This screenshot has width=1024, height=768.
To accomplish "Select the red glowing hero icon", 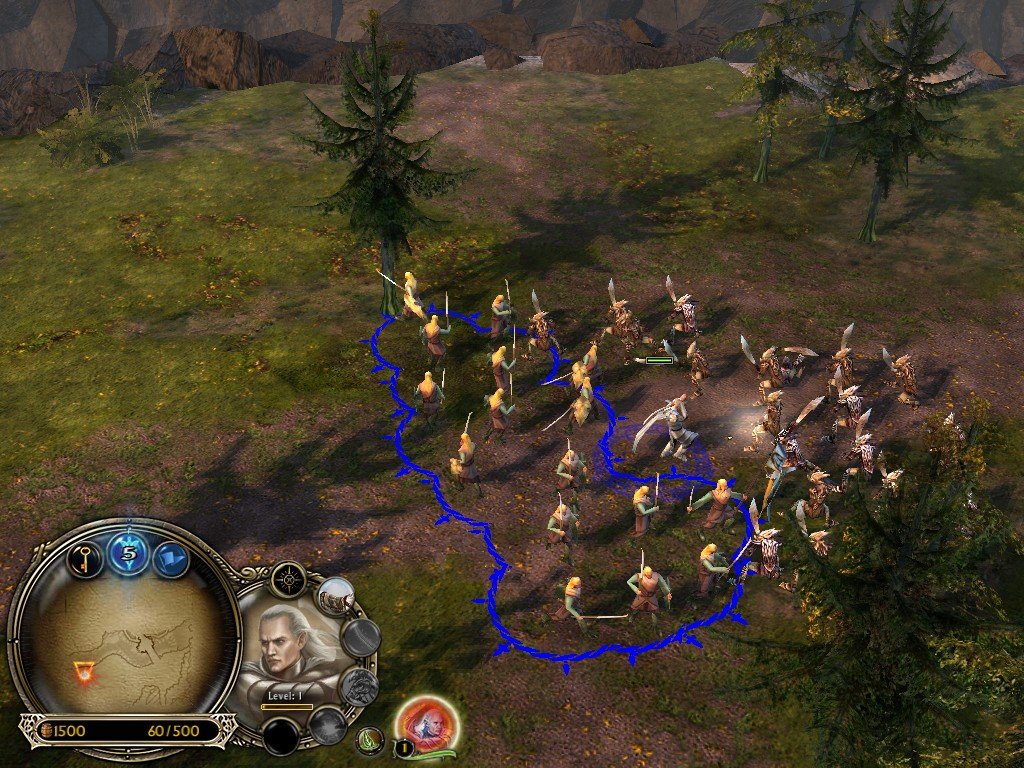I will coord(427,723).
